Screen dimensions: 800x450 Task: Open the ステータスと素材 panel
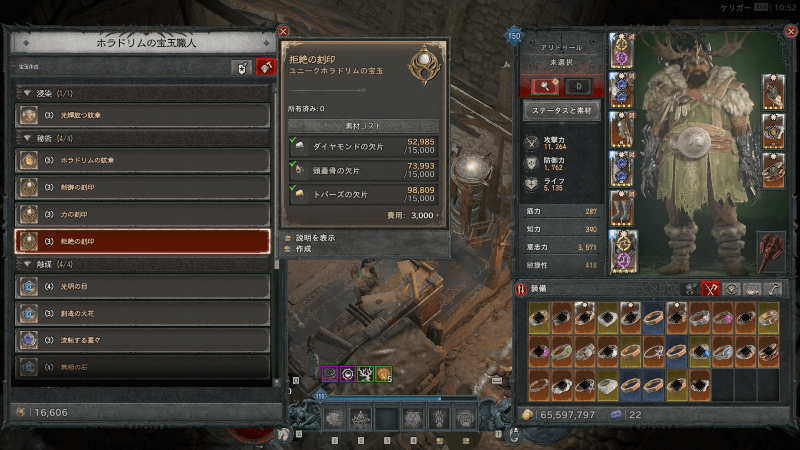pyautogui.click(x=561, y=112)
